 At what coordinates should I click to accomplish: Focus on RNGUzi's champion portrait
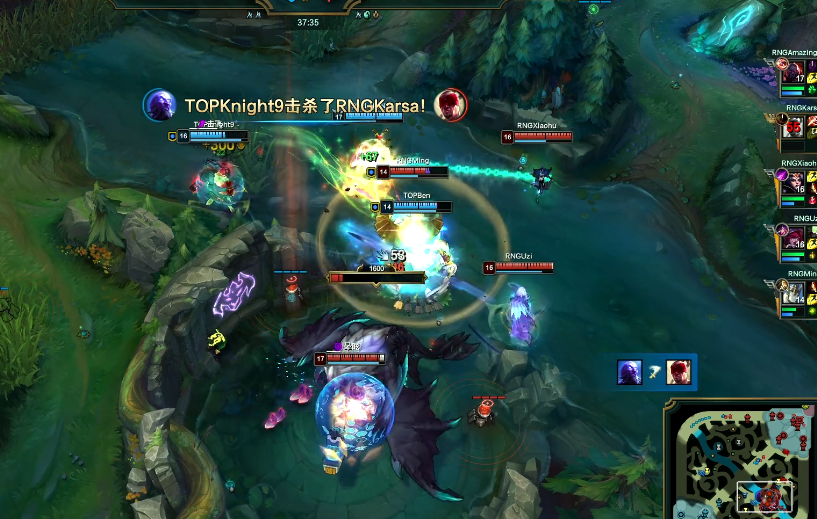794,238
